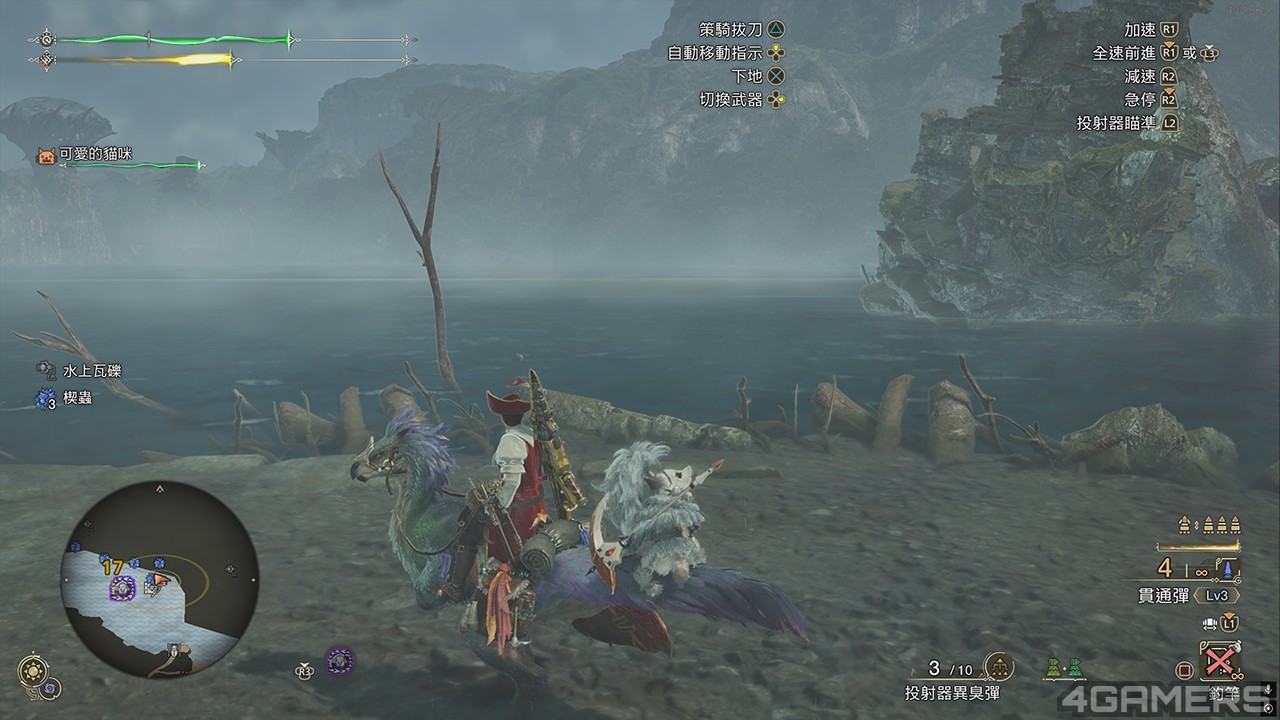Click the 可愛的貓咪 palico companion icon
This screenshot has width=1280, height=720.
tap(45, 156)
